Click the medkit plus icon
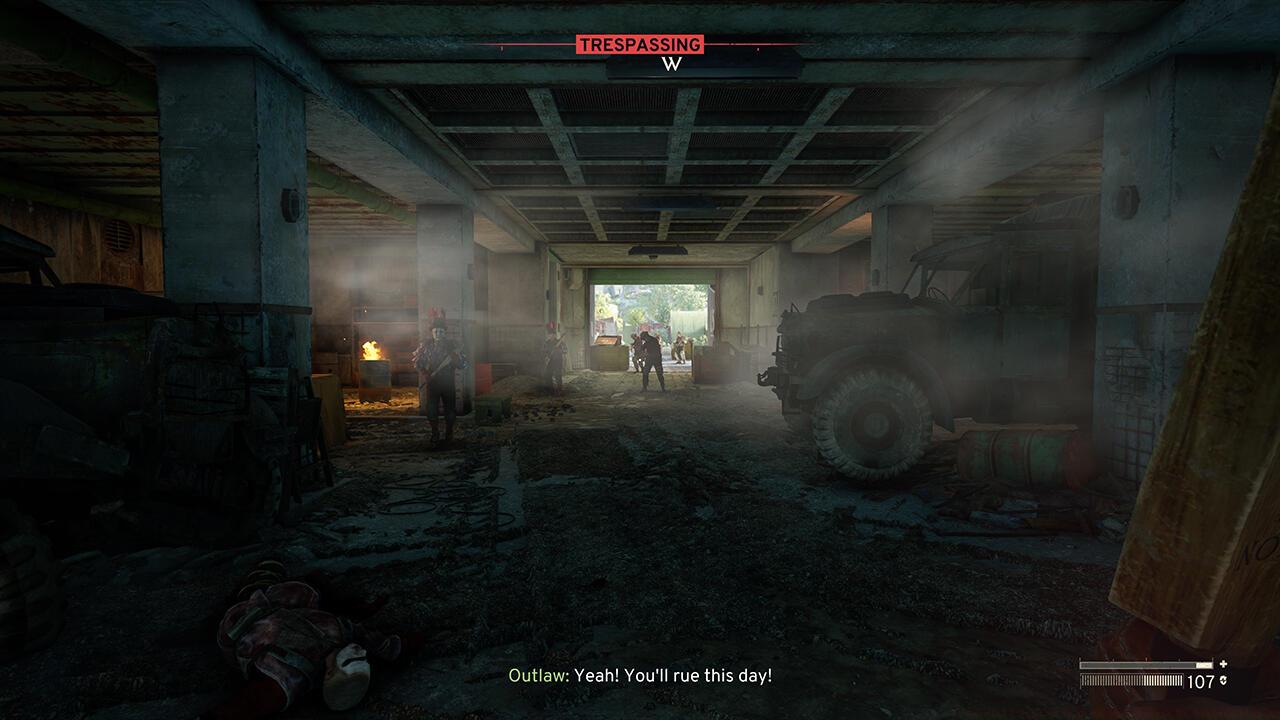 tap(1224, 664)
